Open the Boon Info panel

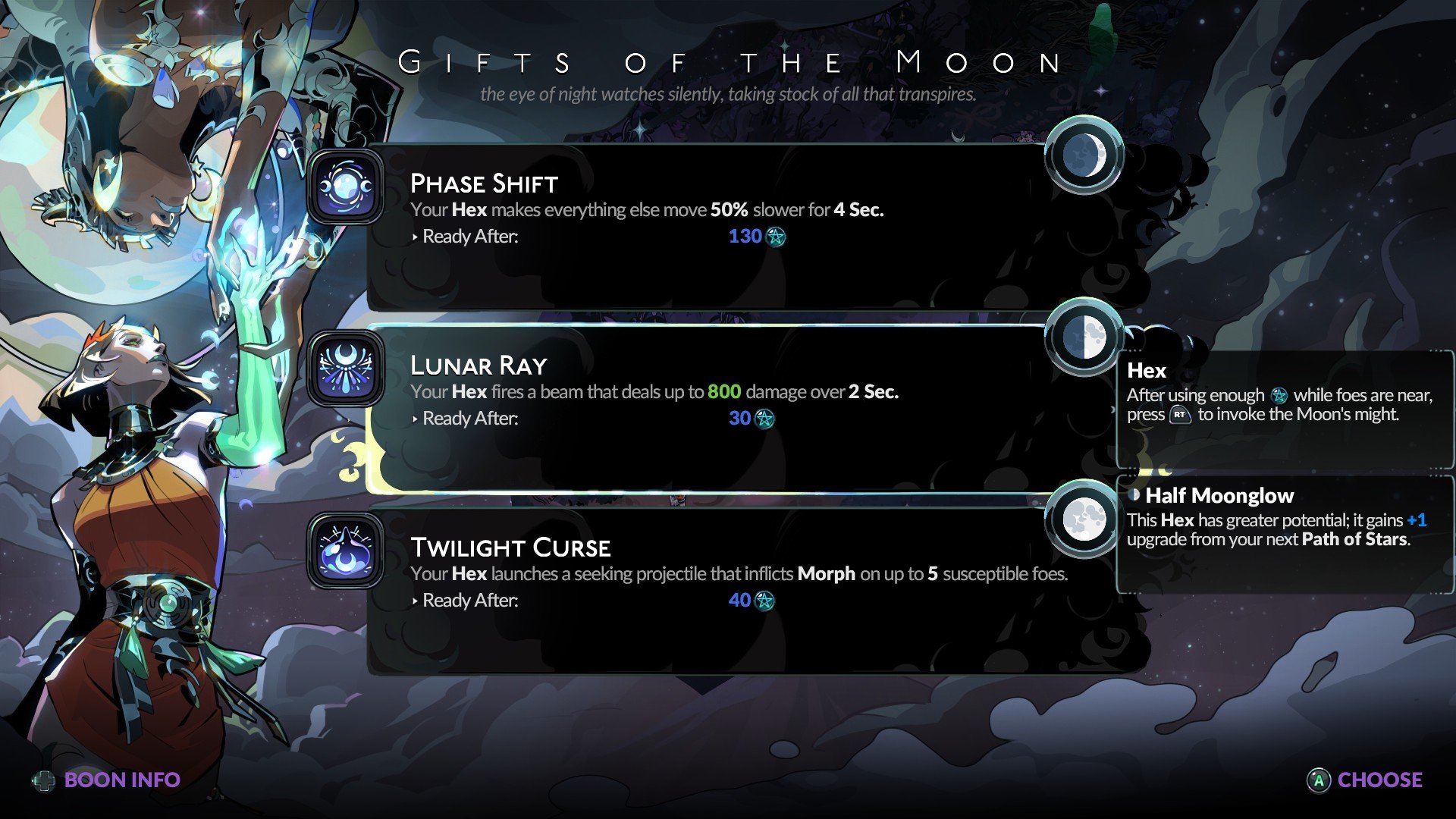pyautogui.click(x=108, y=780)
